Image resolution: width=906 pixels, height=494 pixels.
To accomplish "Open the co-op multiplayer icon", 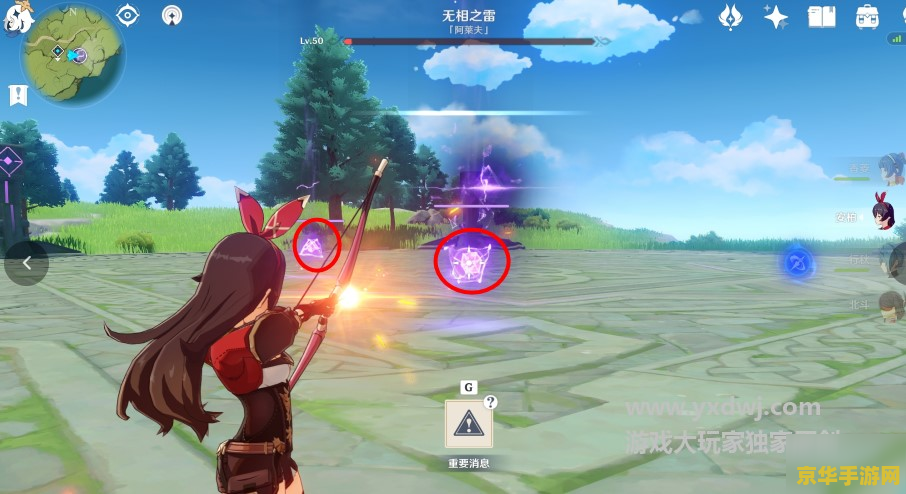I will click(x=172, y=15).
